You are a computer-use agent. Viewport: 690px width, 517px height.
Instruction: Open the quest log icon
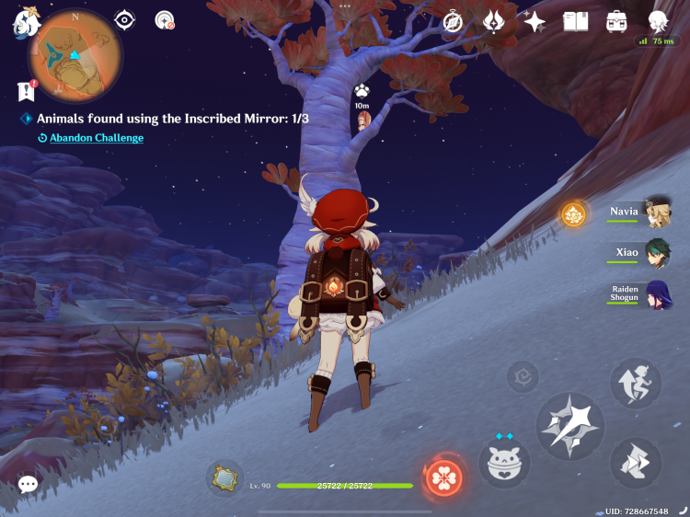[26, 91]
